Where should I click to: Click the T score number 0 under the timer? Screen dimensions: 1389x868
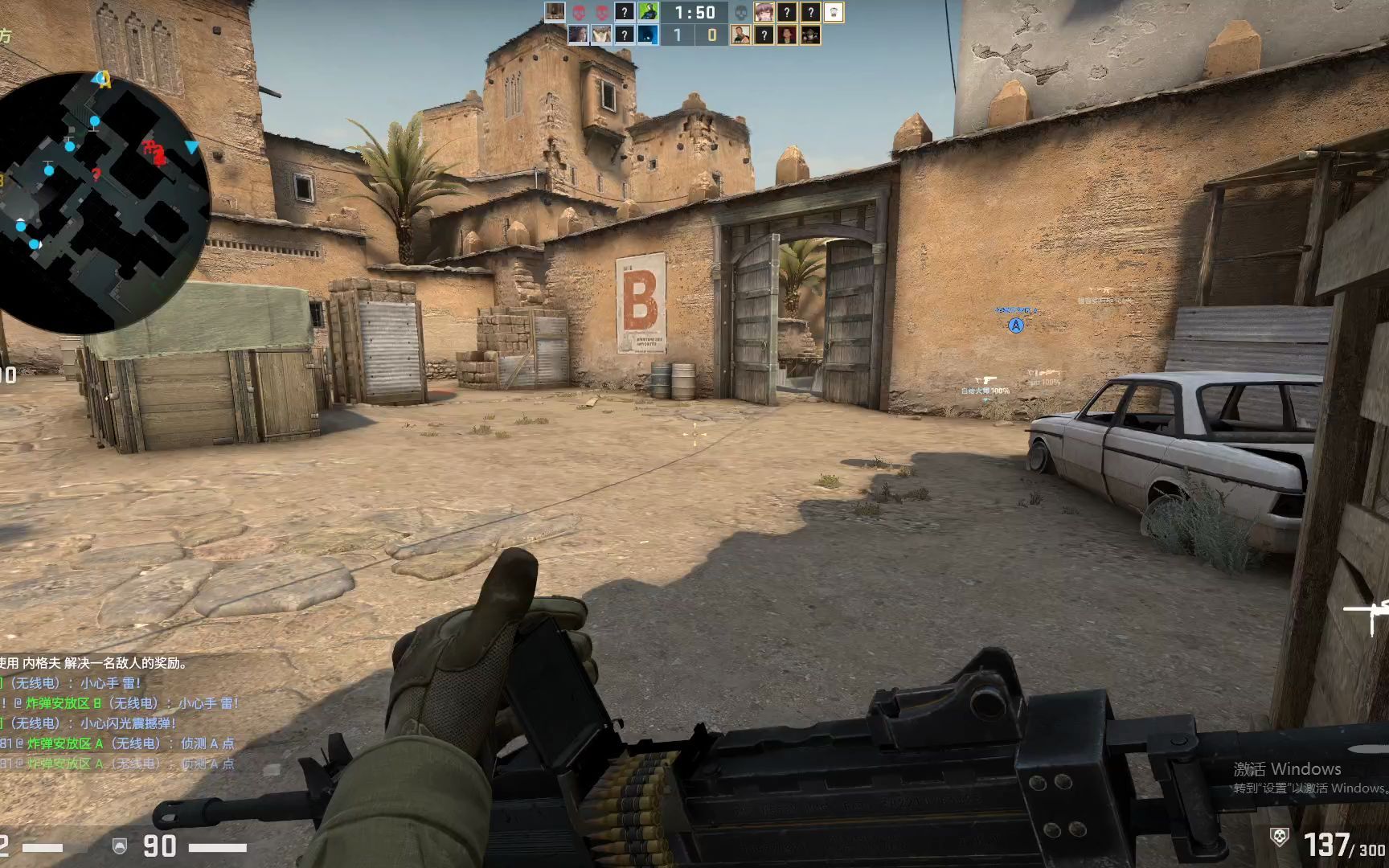point(713,35)
